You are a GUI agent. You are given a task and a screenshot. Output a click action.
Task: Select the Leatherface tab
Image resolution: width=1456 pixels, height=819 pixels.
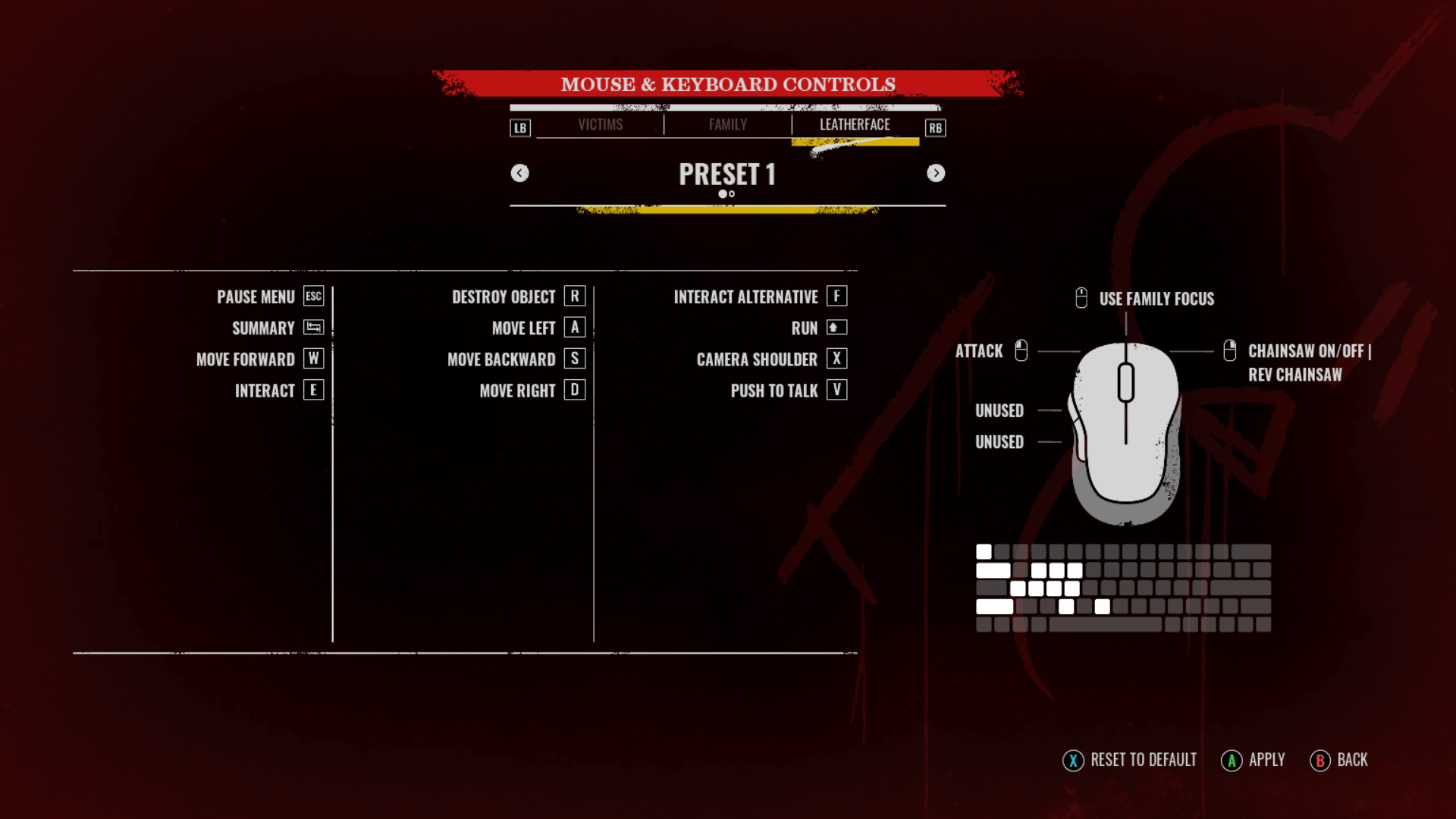click(x=855, y=124)
